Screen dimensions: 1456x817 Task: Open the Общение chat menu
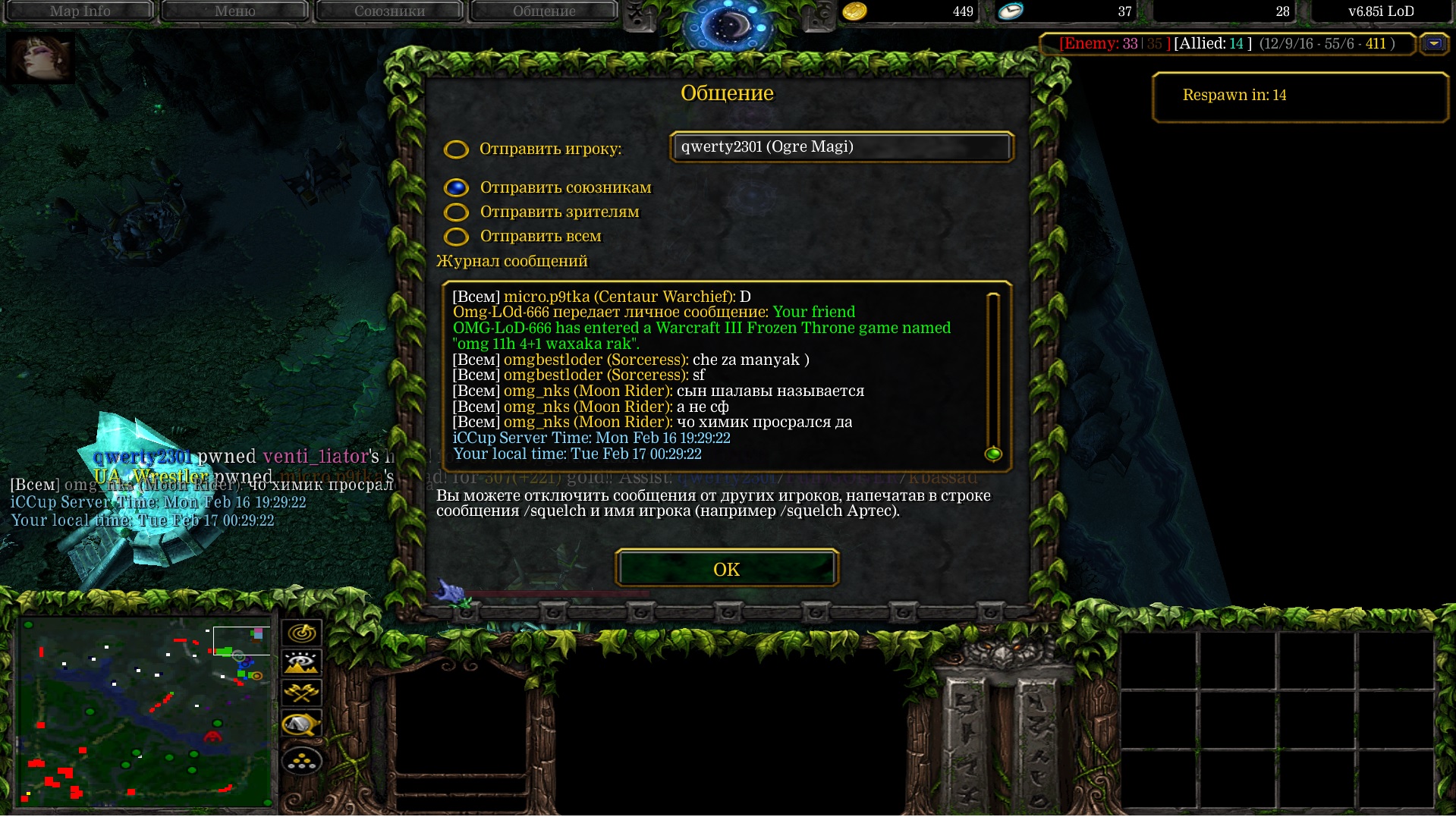click(544, 11)
